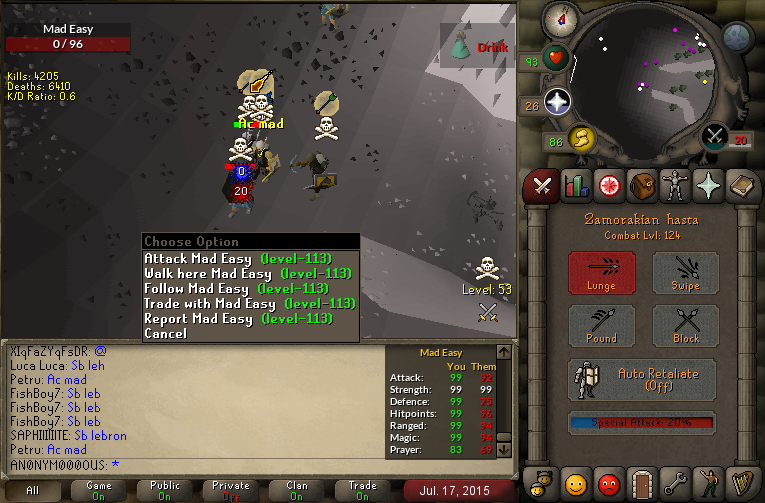The width and height of the screenshot is (765, 503).
Task: Switch to the Block combat style
Action: (686, 326)
